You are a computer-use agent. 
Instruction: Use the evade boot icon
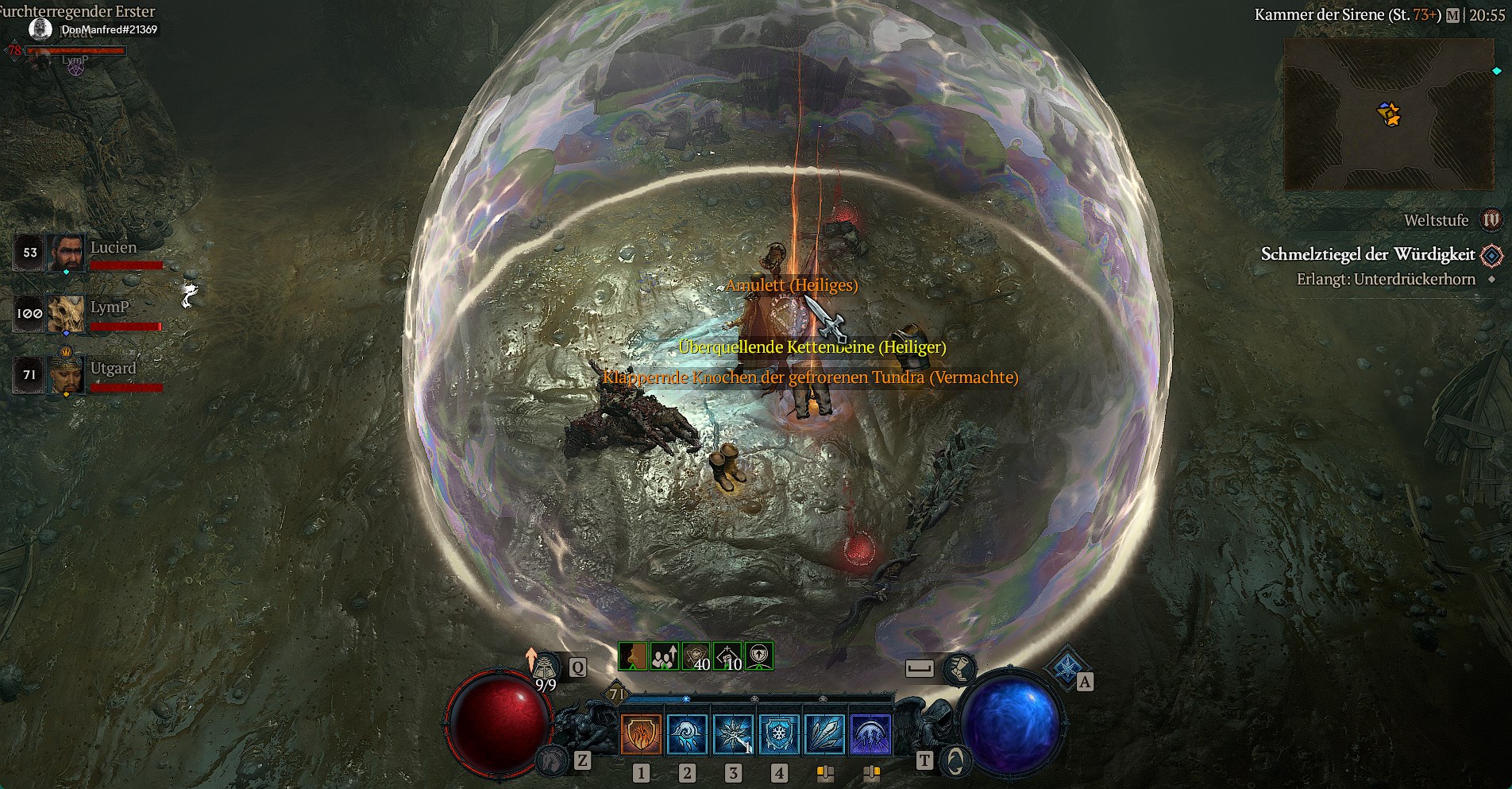[959, 668]
